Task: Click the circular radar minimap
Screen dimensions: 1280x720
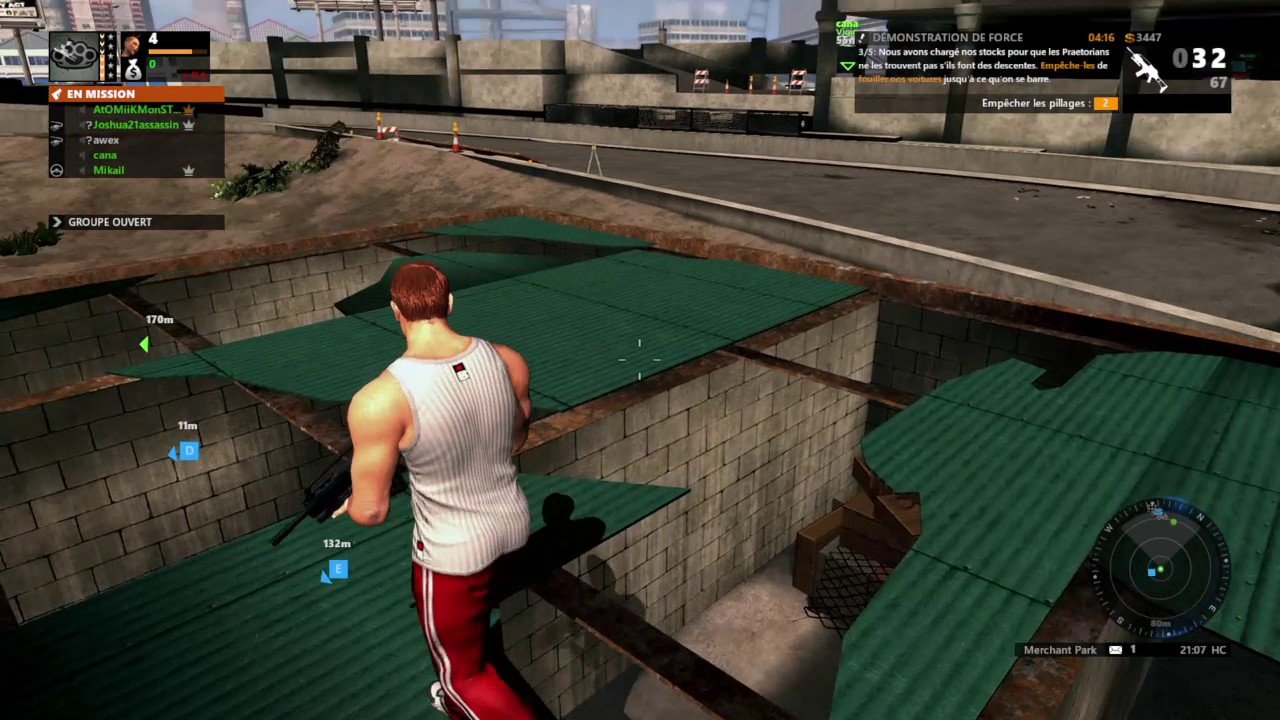Action: point(1160,570)
